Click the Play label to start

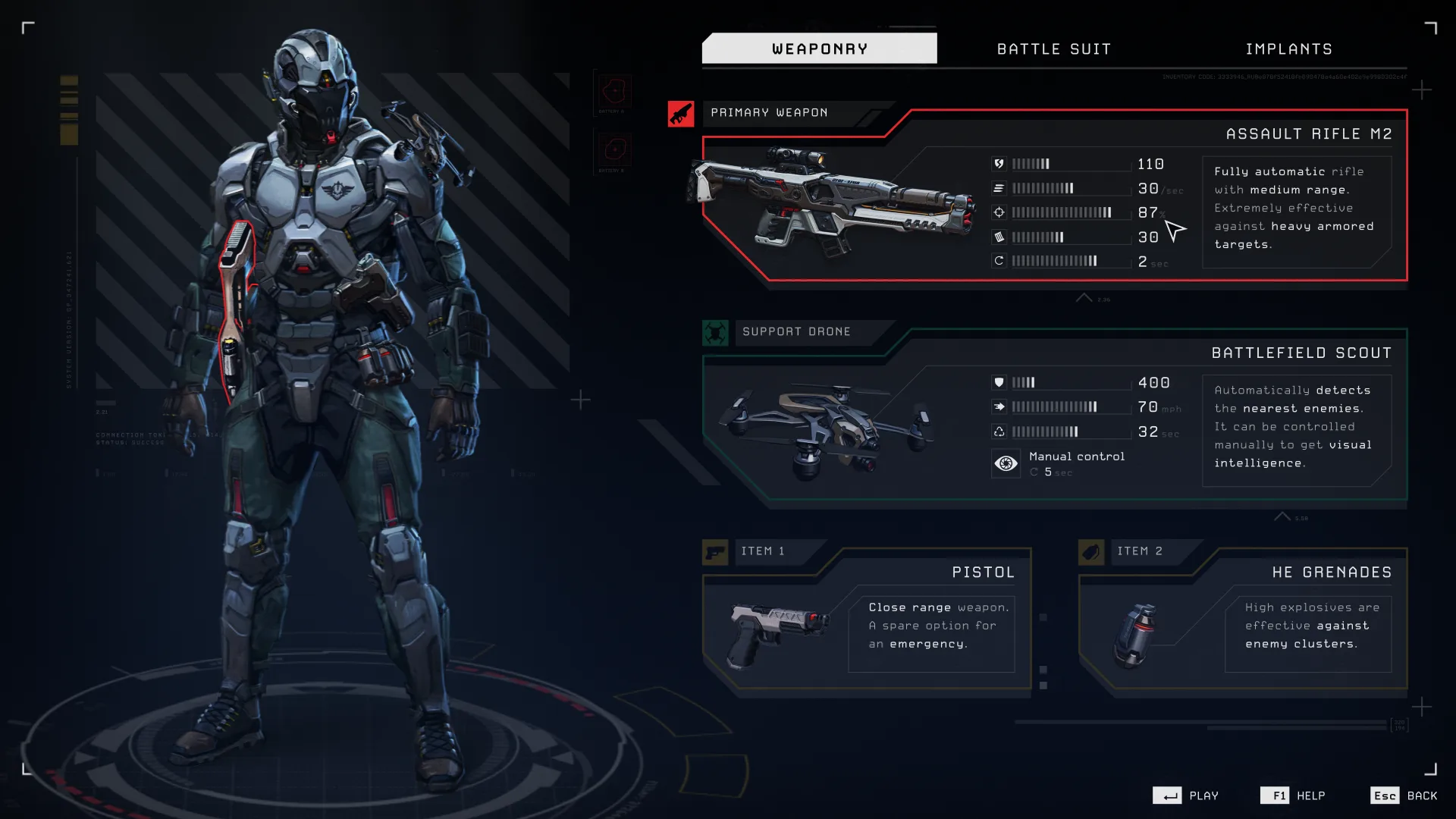click(1203, 795)
